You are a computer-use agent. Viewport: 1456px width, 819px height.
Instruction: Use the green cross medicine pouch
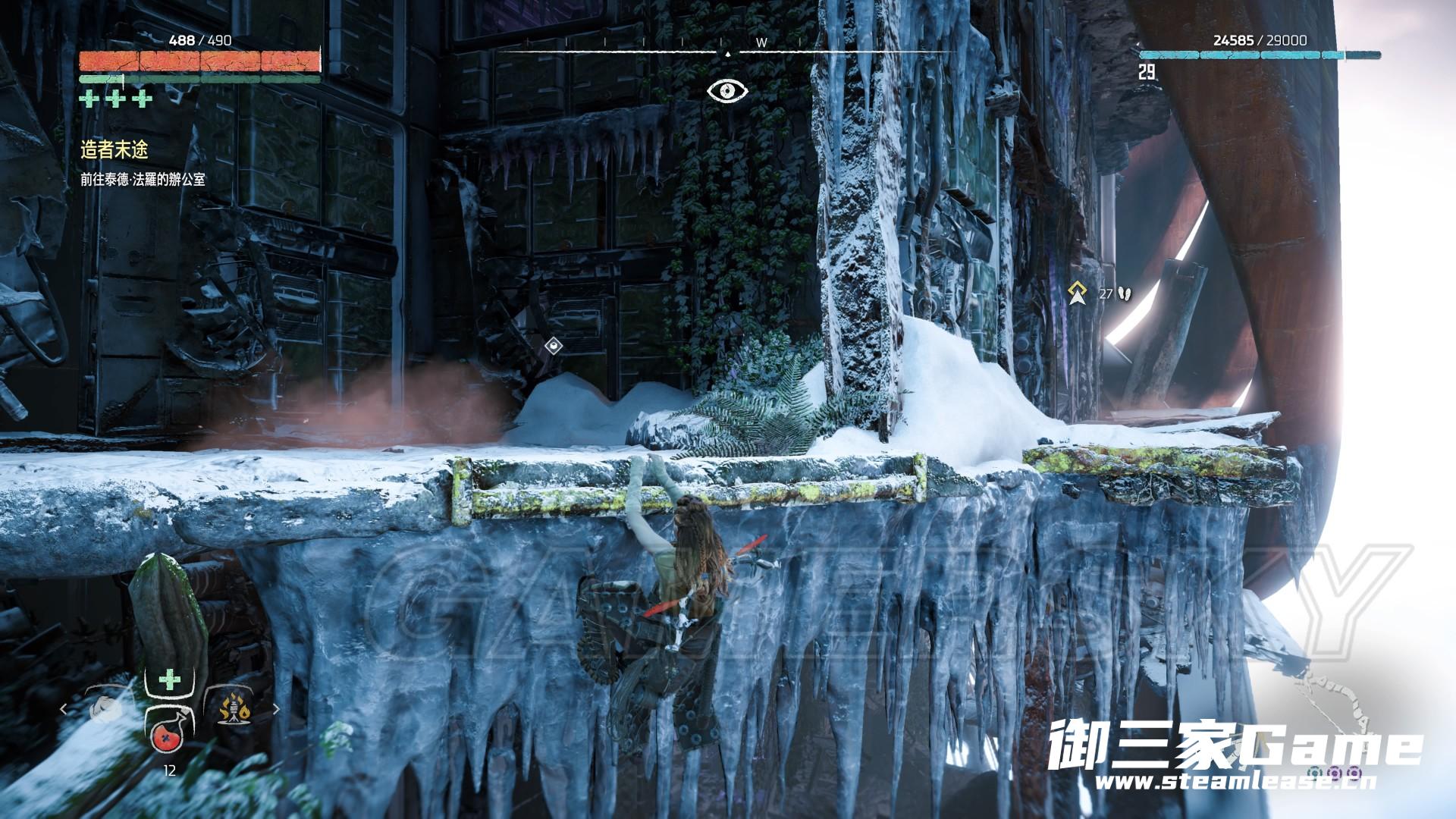(169, 679)
